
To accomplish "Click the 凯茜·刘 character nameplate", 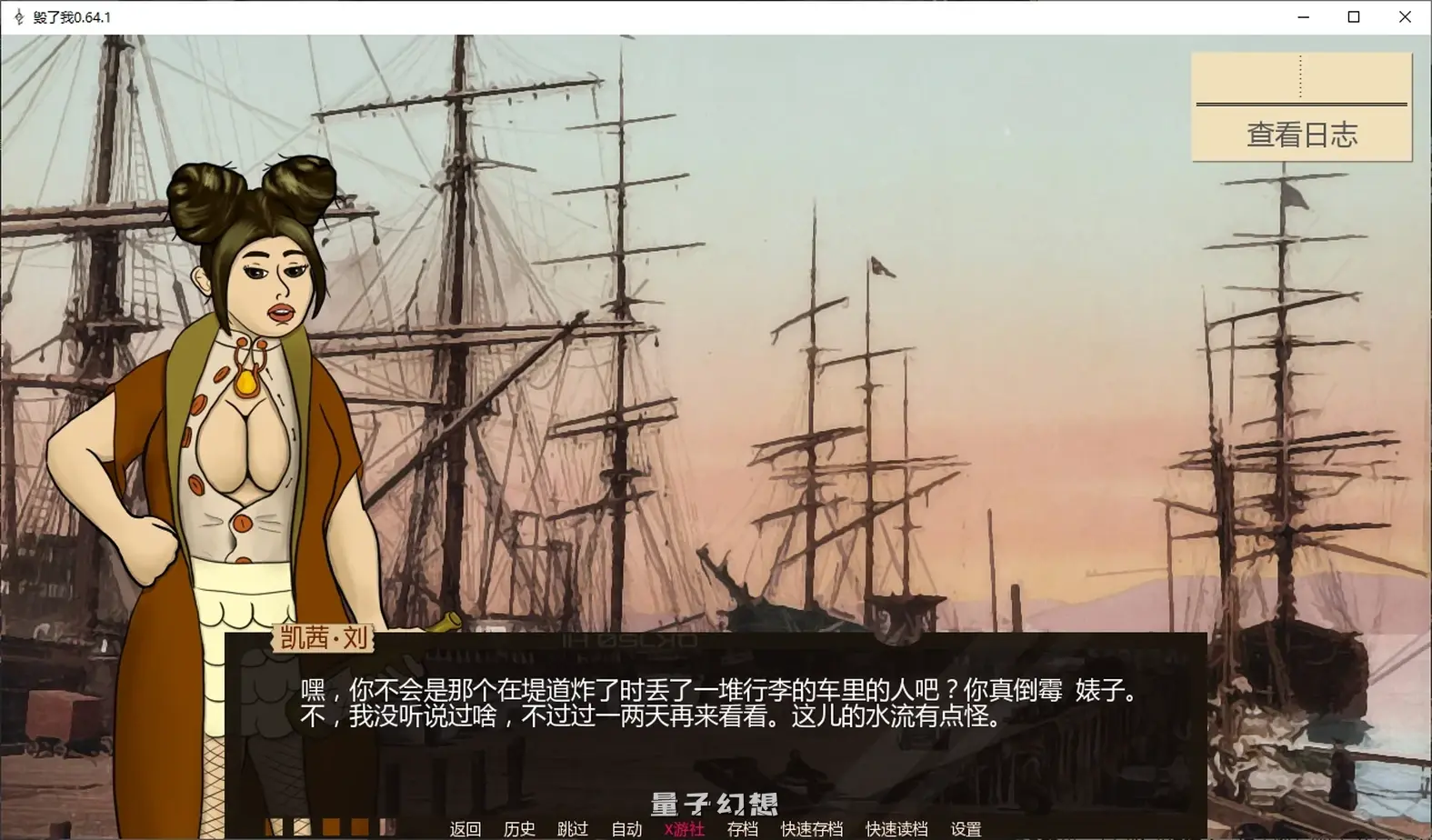I will [x=324, y=639].
